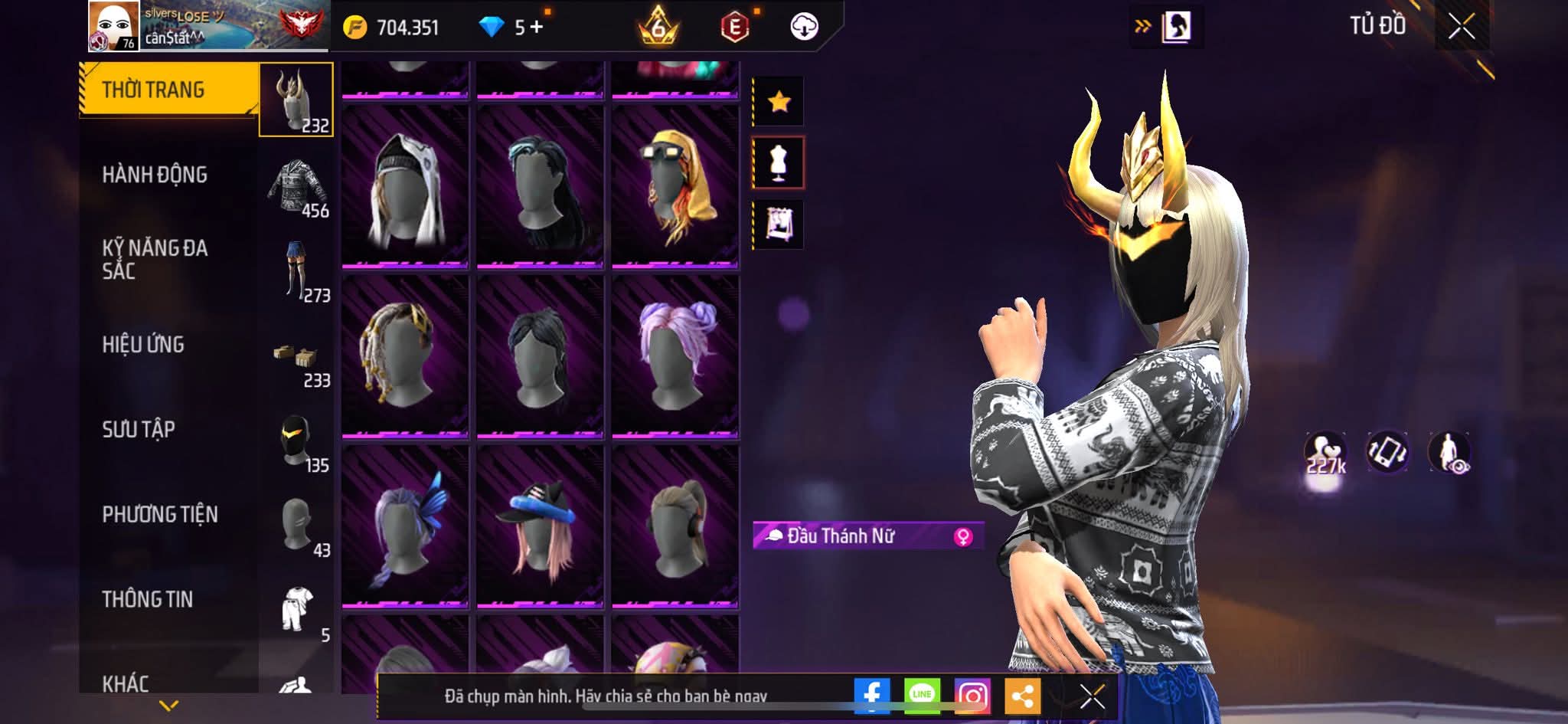Viewport: 1568px width, 724px height.
Task: Open the THÔNG TIN tab
Action: [147, 599]
